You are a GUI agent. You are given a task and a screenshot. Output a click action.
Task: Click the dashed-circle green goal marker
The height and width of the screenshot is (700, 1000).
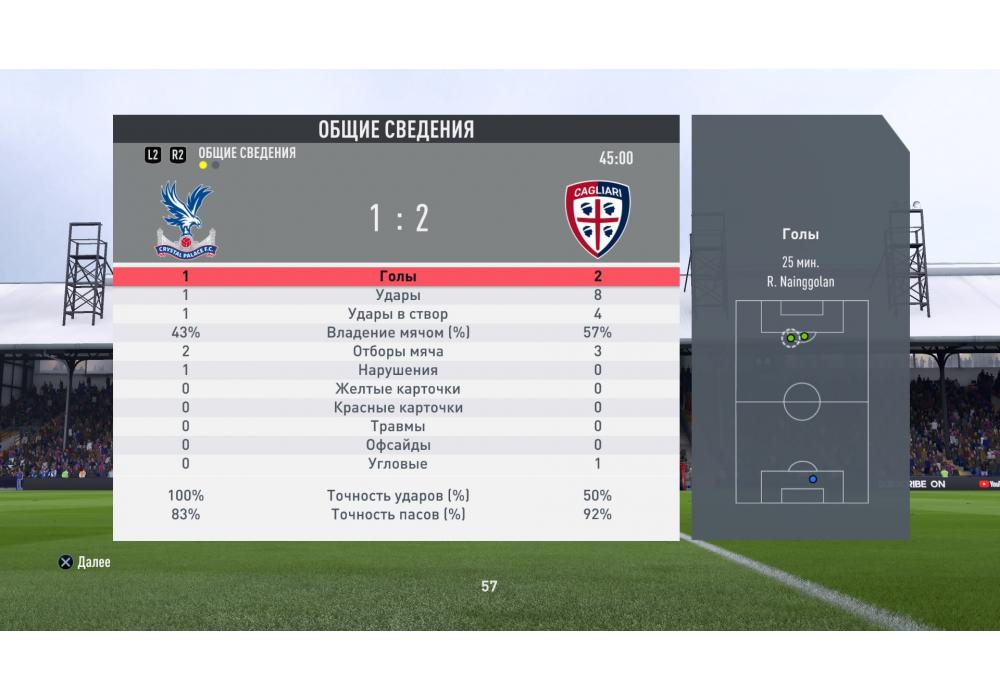(x=791, y=338)
